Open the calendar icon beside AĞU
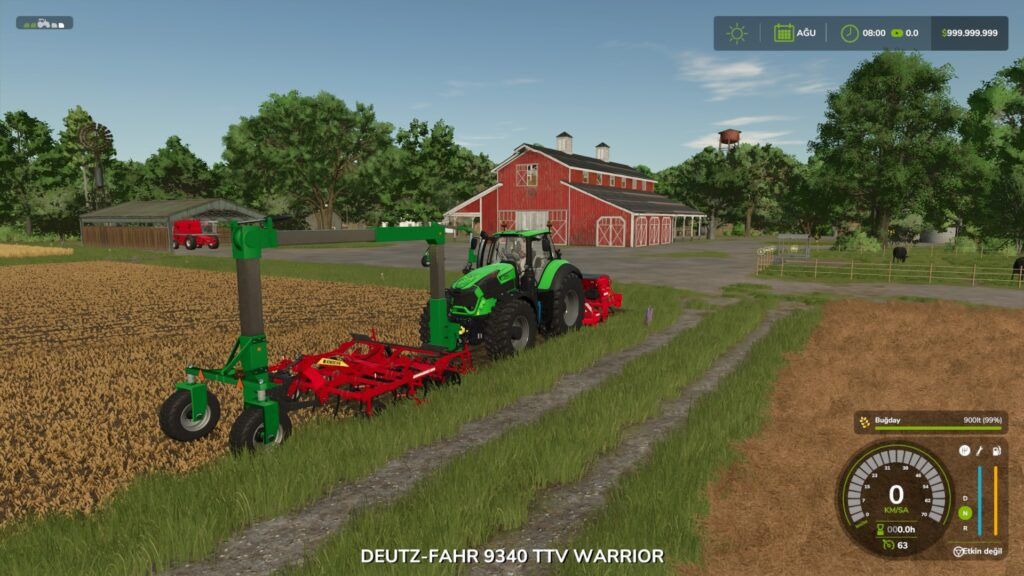Viewport: 1024px width, 576px height. click(784, 33)
